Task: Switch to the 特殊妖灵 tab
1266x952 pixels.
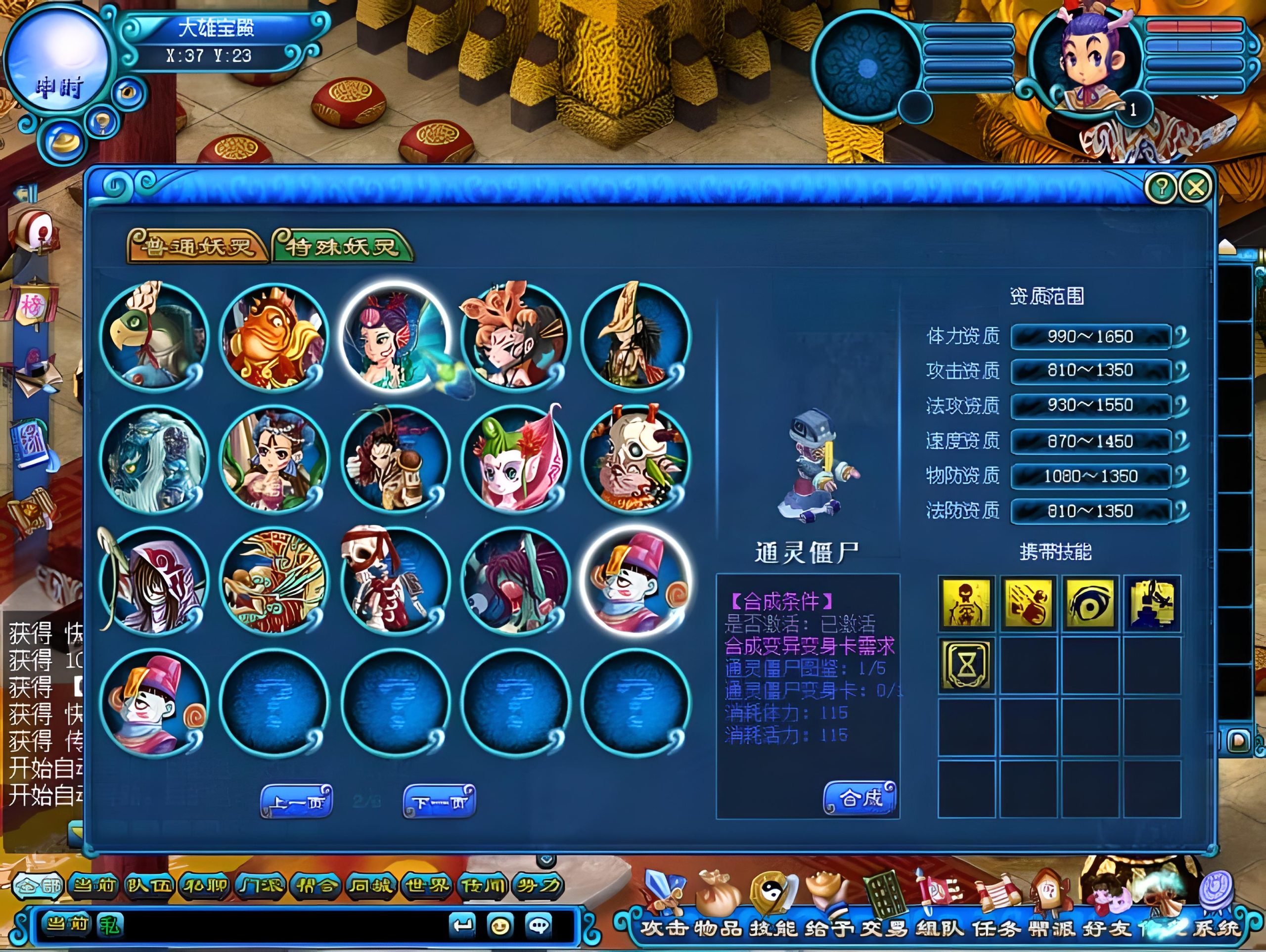Action: (342, 247)
